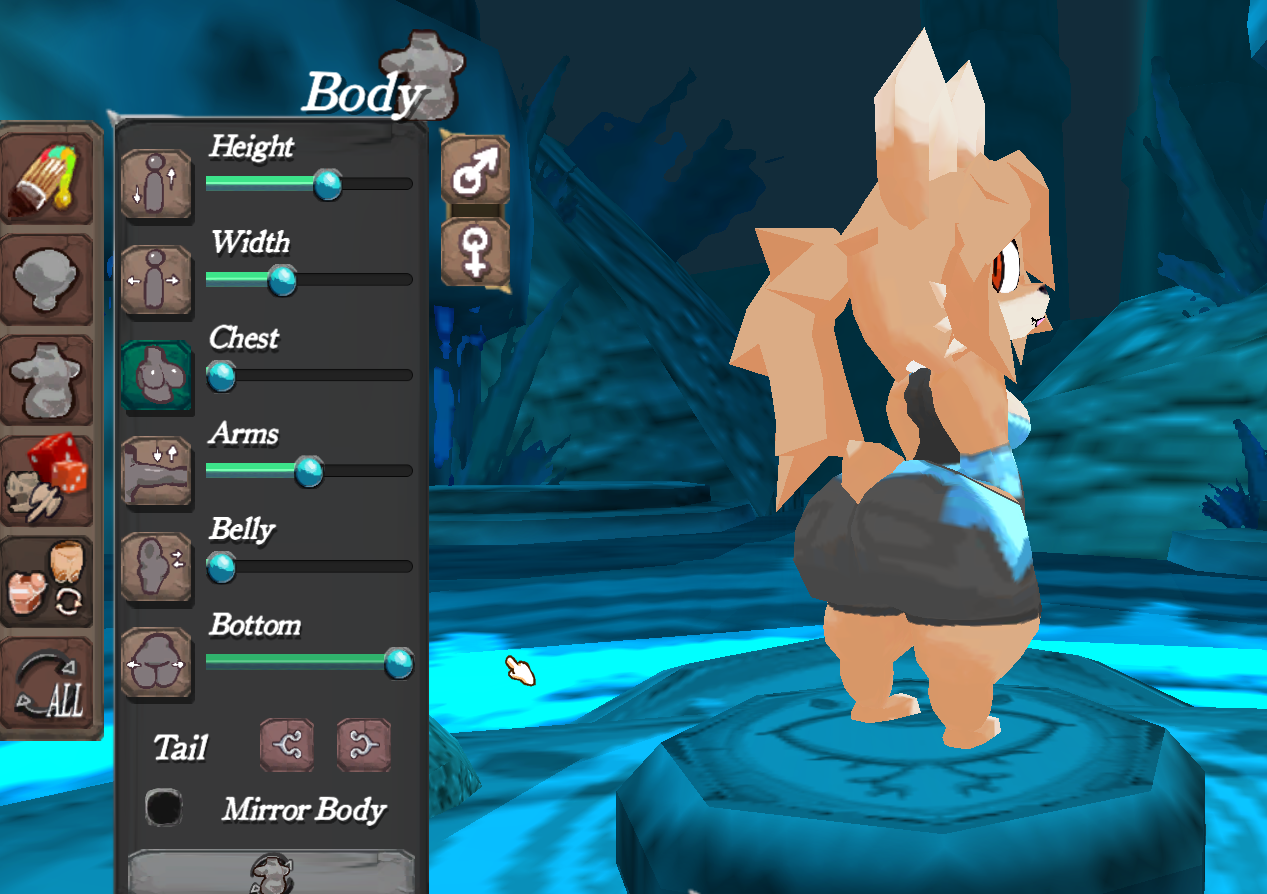This screenshot has height=894, width=1267.
Task: Click the Height slider knob
Action: pos(327,185)
